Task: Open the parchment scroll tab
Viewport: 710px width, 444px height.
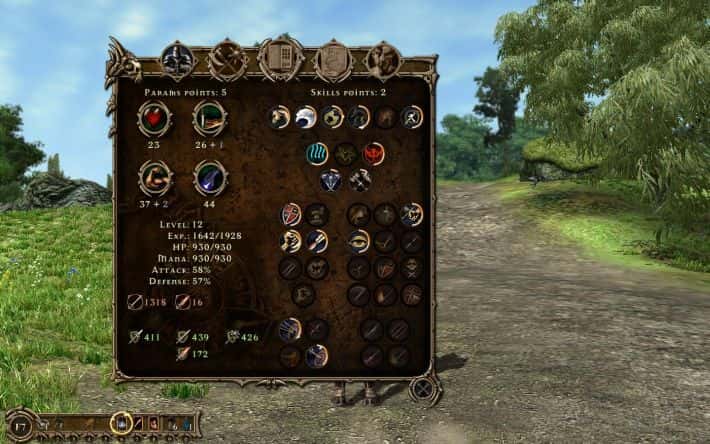Action: [x=332, y=60]
